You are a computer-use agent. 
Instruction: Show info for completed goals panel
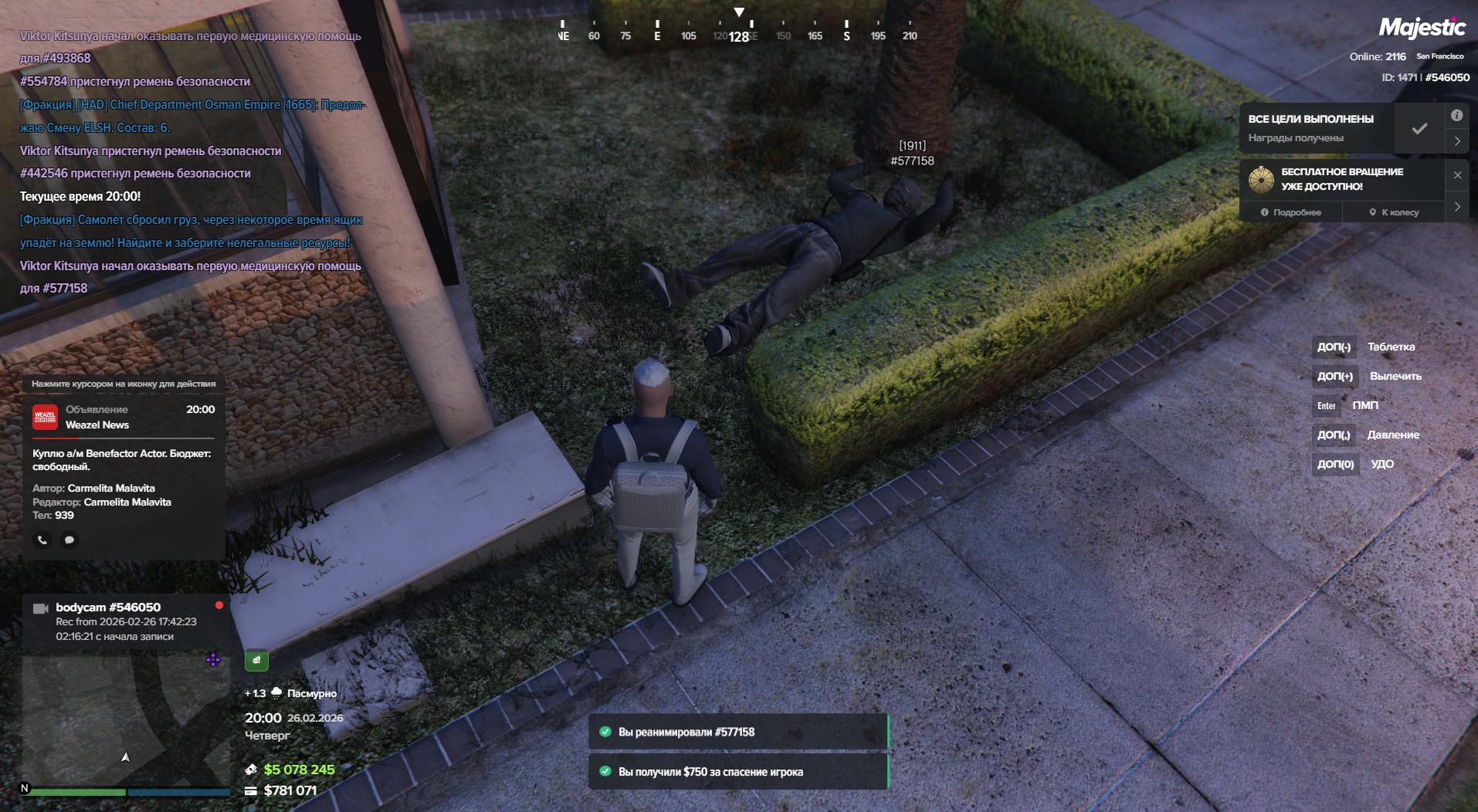click(x=1456, y=116)
